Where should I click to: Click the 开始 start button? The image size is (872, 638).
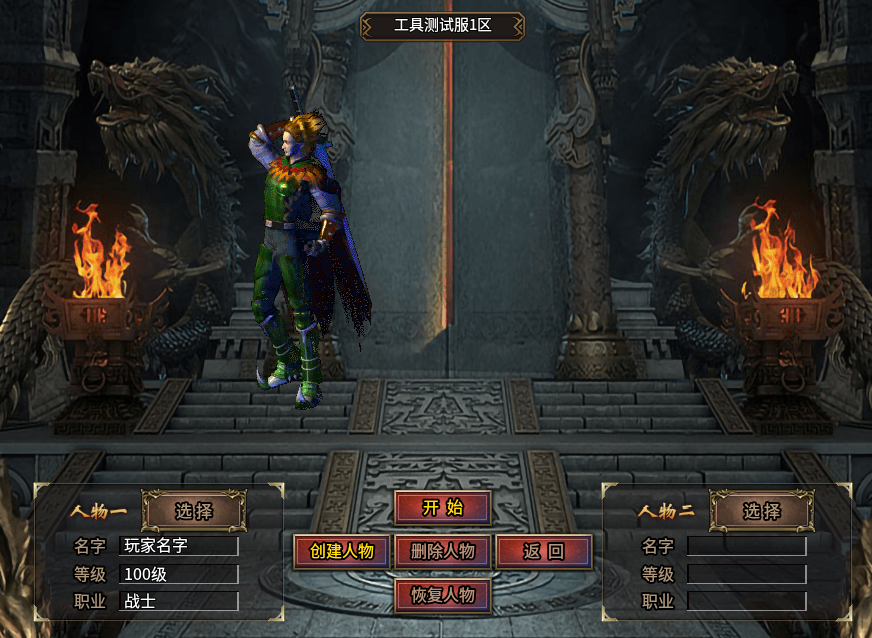pos(442,507)
